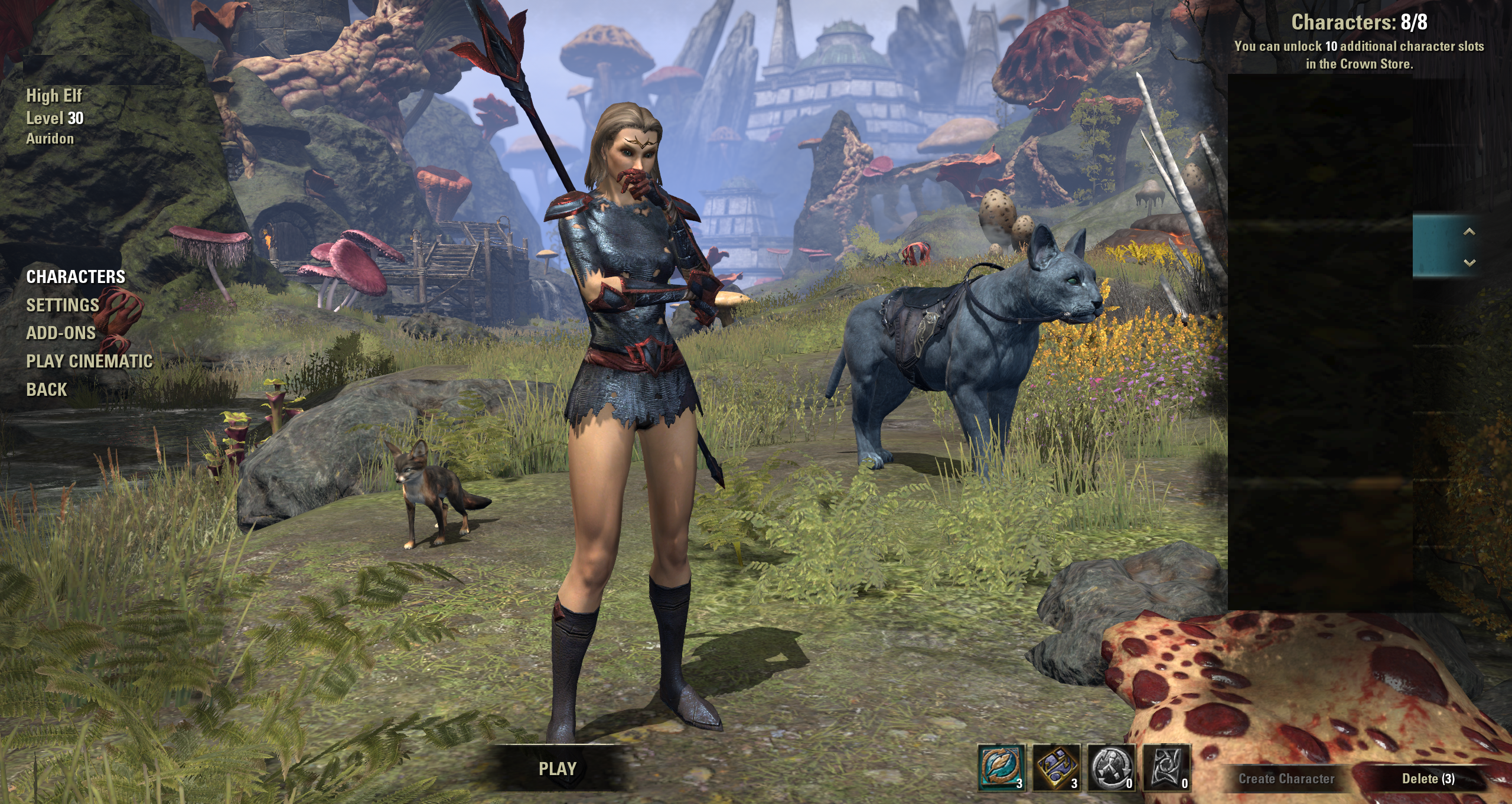Choose Delete (3) for this character
Image resolution: width=1512 pixels, height=804 pixels.
point(1428,779)
